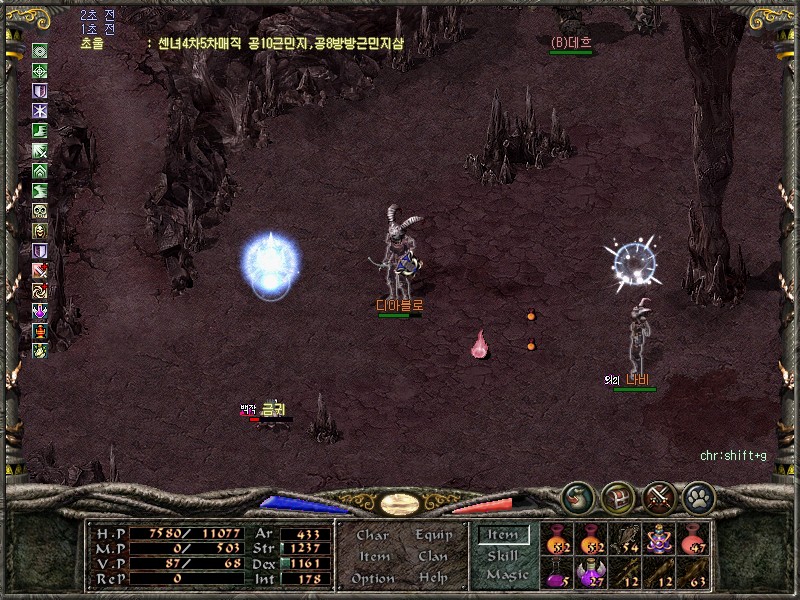The image size is (800, 600).
Task: Click the round swan icon button
Action: click(577, 496)
